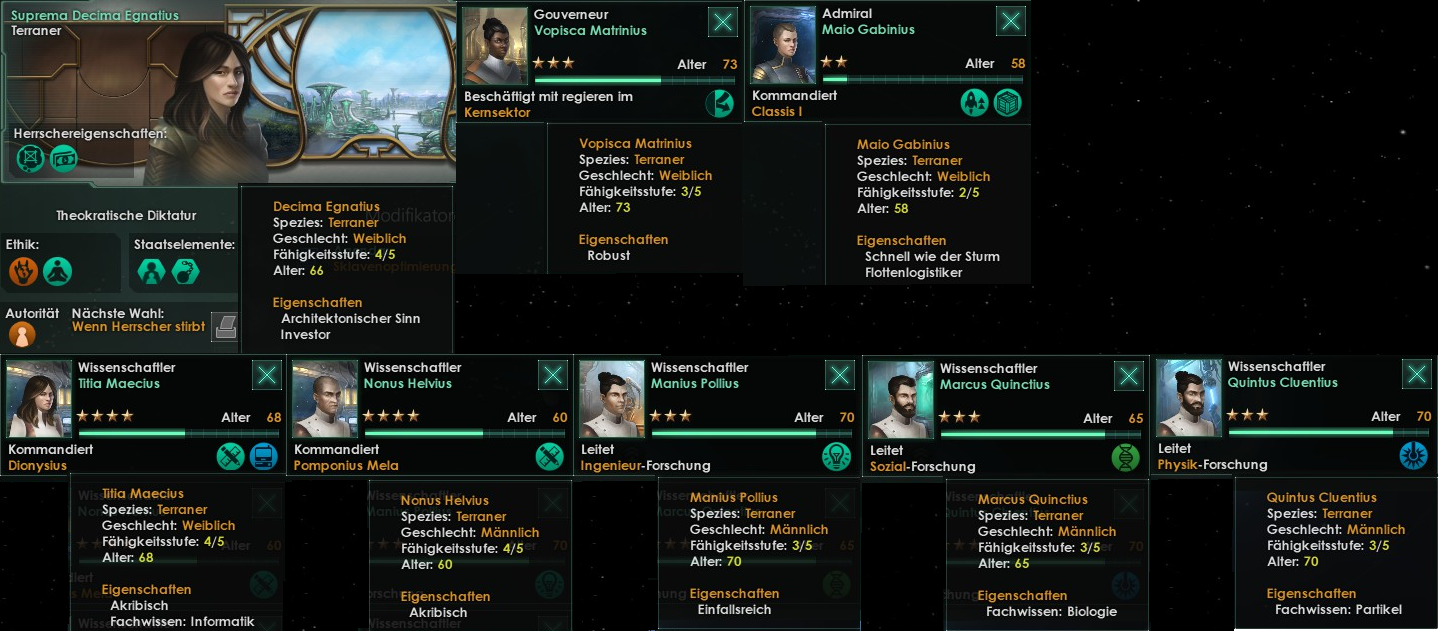Click the meditating-figure ethic icon

coord(58,270)
